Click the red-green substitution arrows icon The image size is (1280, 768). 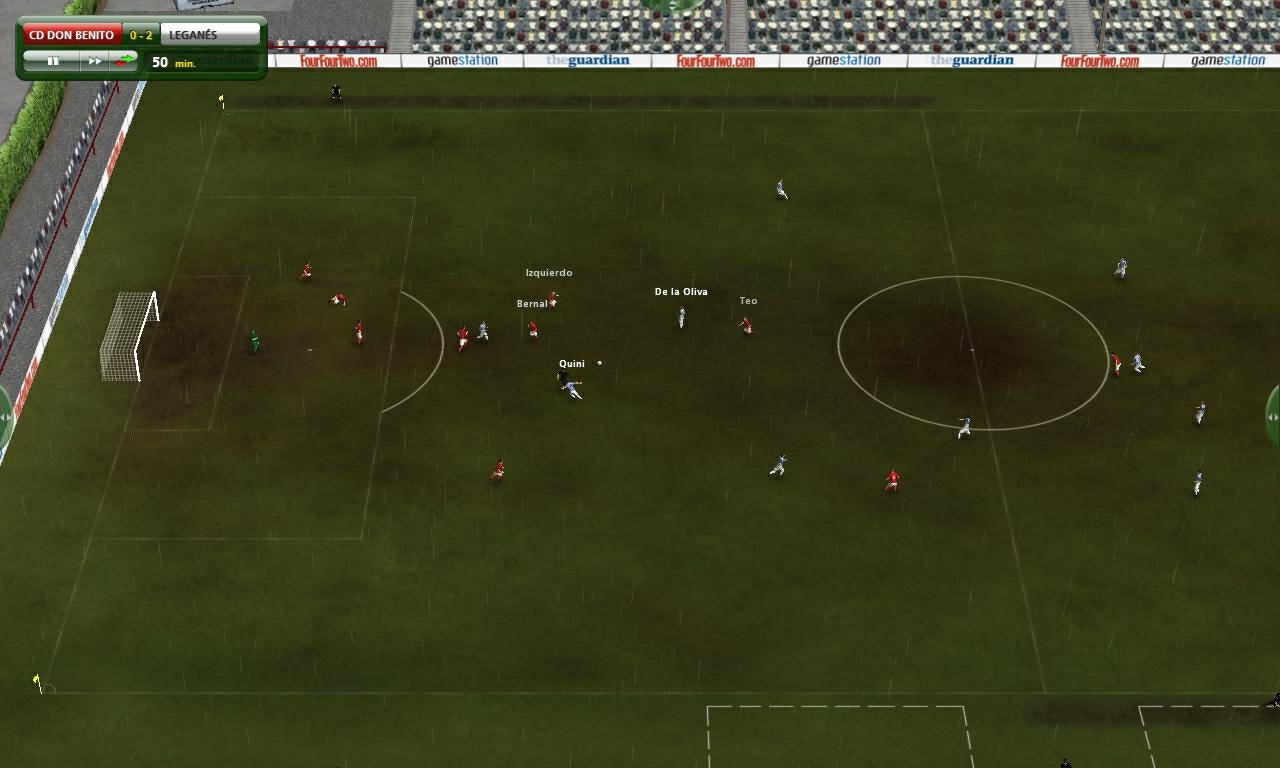click(125, 60)
